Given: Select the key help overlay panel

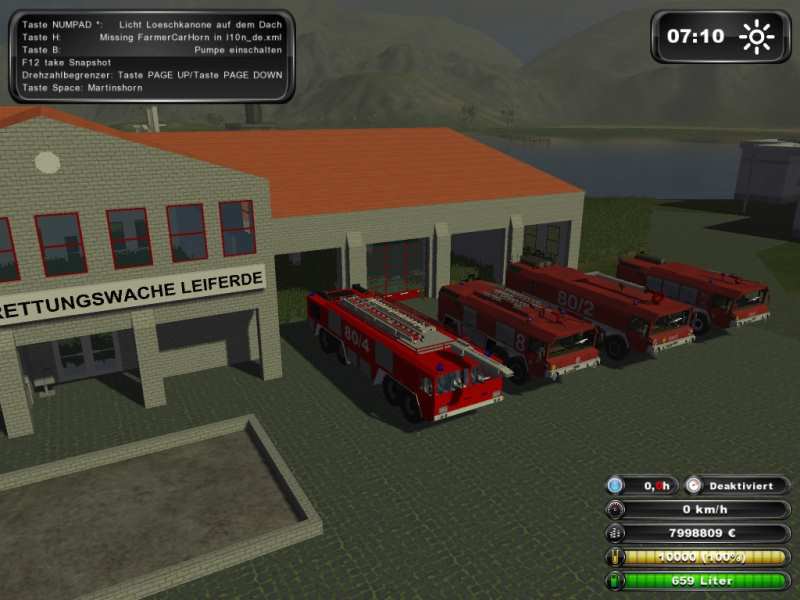Looking at the screenshot, I should (152, 56).
